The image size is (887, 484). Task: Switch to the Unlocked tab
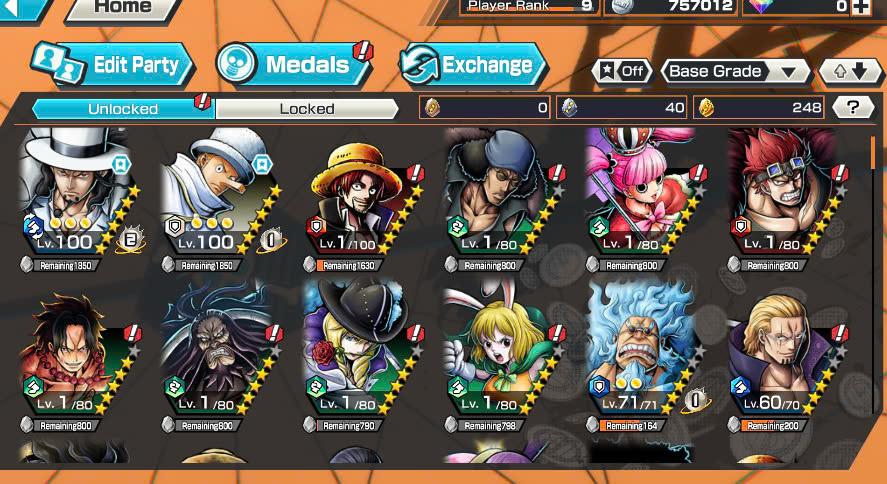pyautogui.click(x=123, y=108)
